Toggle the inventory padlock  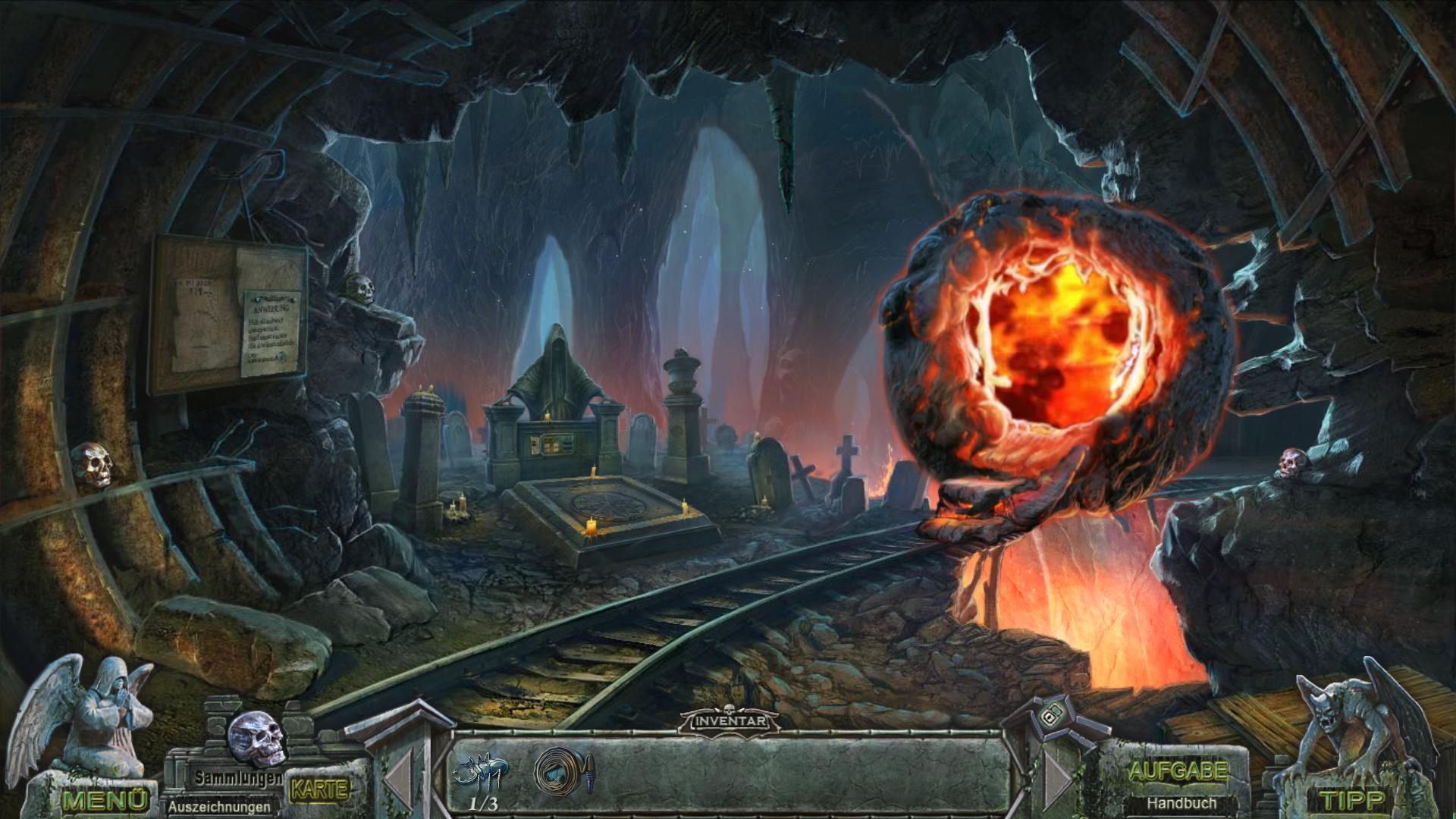click(x=1050, y=716)
